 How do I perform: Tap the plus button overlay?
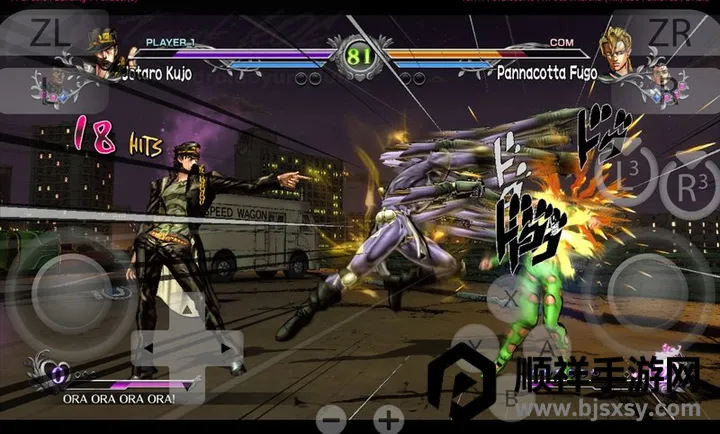click(388, 418)
